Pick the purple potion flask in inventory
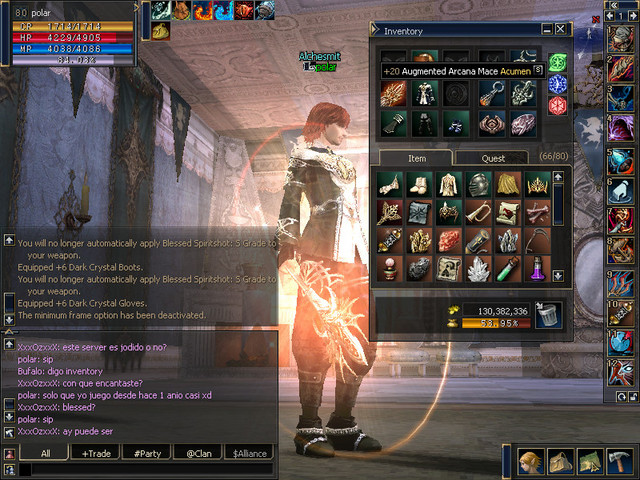 tap(537, 268)
